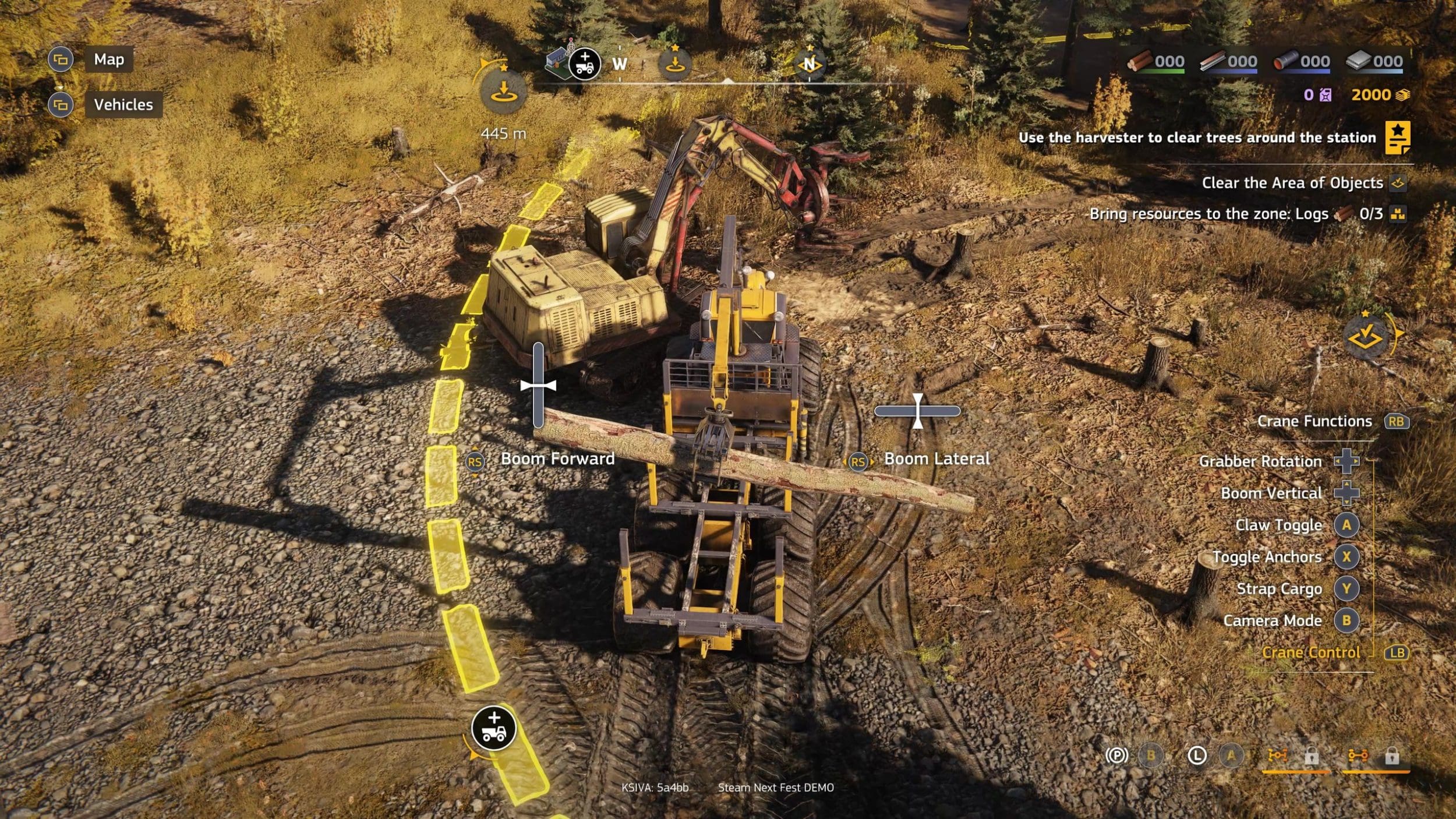This screenshot has width=1456, height=819.
Task: Switch Camera Mode from crane list
Action: [x=1272, y=621]
